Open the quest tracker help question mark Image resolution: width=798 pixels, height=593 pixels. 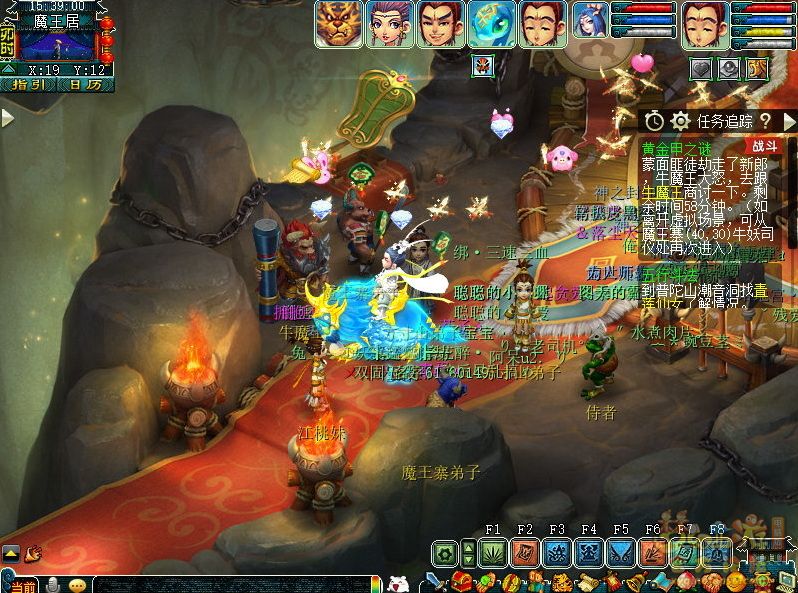point(764,121)
